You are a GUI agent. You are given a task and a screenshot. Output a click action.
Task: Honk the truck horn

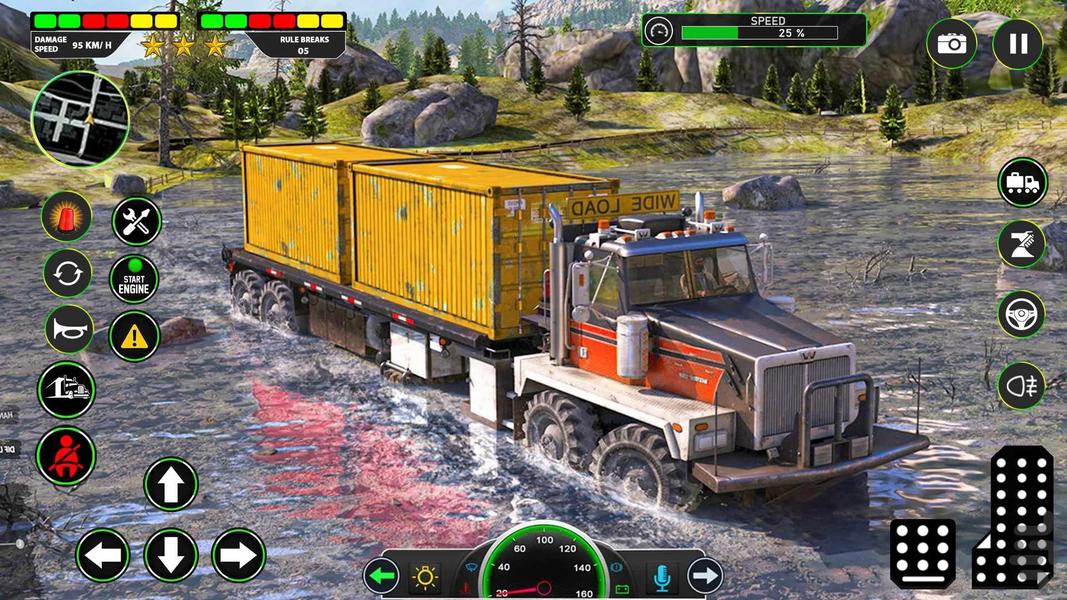coord(68,330)
